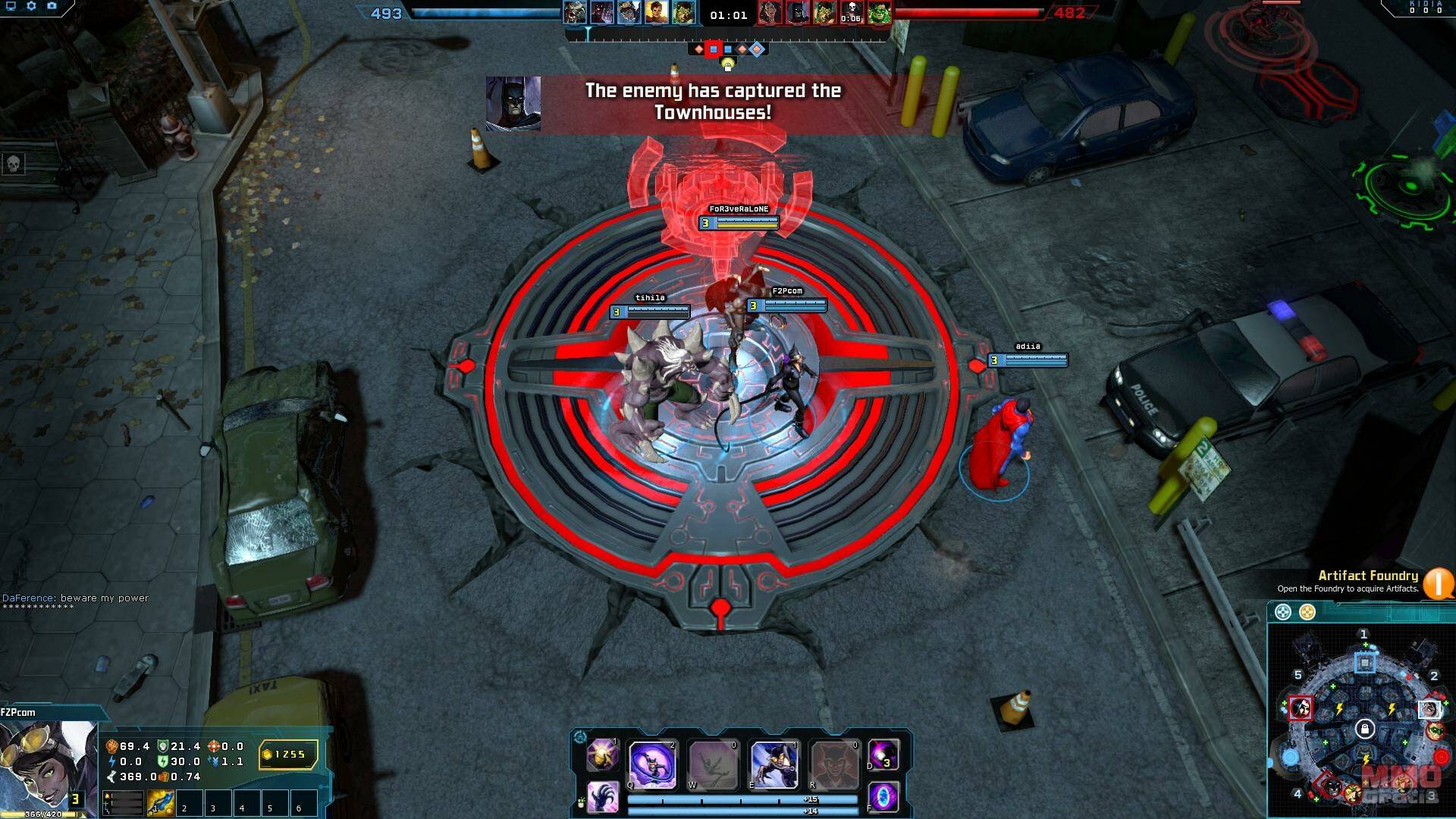The height and width of the screenshot is (819, 1456).
Task: Click DaFerence's chat message
Action: point(76,598)
